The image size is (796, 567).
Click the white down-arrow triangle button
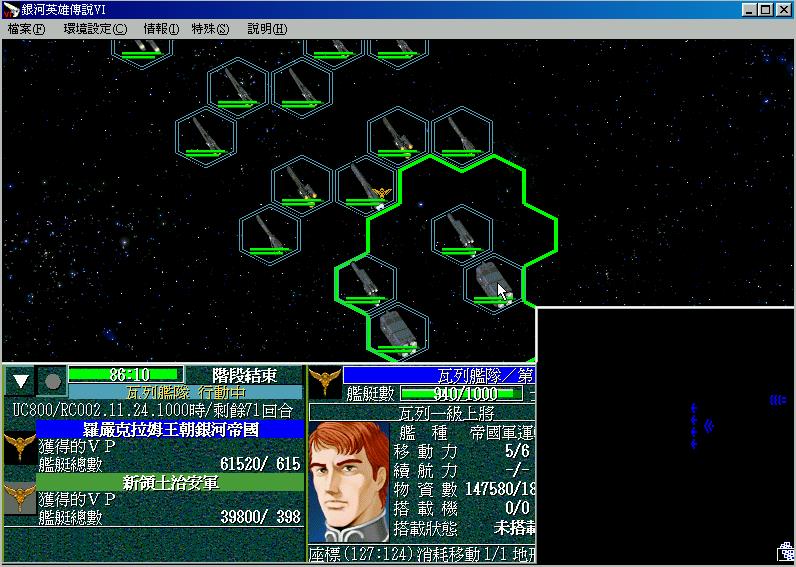(x=21, y=380)
